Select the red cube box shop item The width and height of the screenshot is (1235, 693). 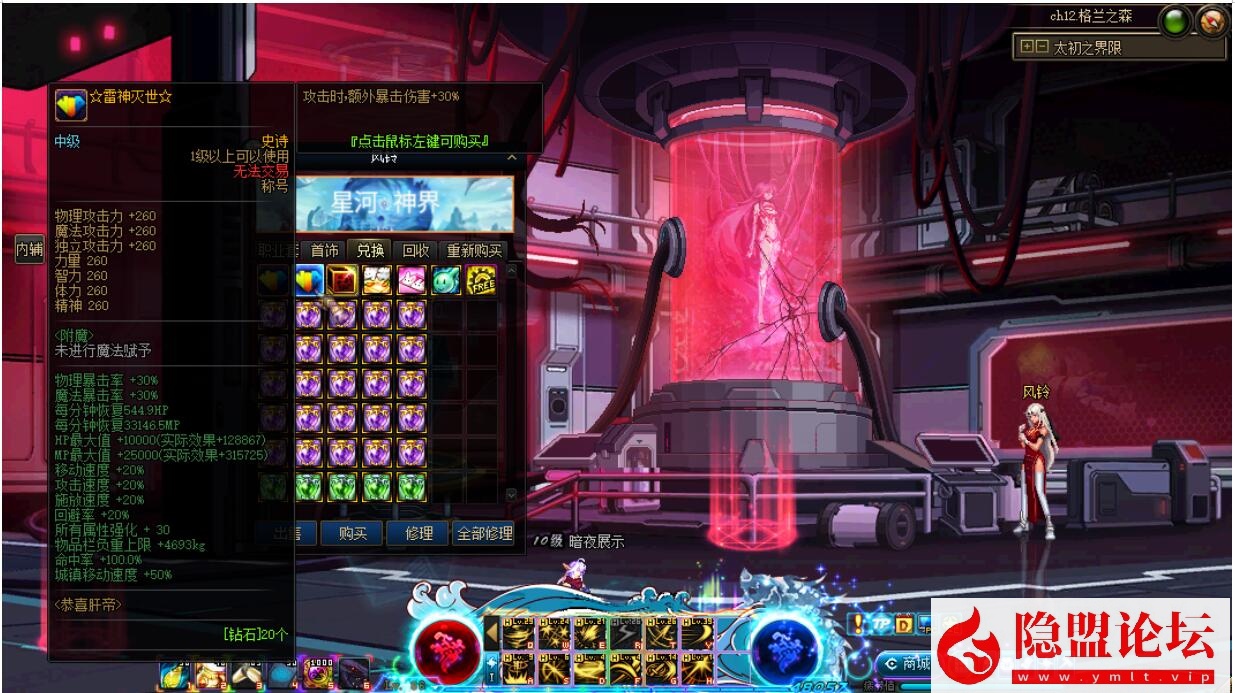pyautogui.click(x=342, y=281)
